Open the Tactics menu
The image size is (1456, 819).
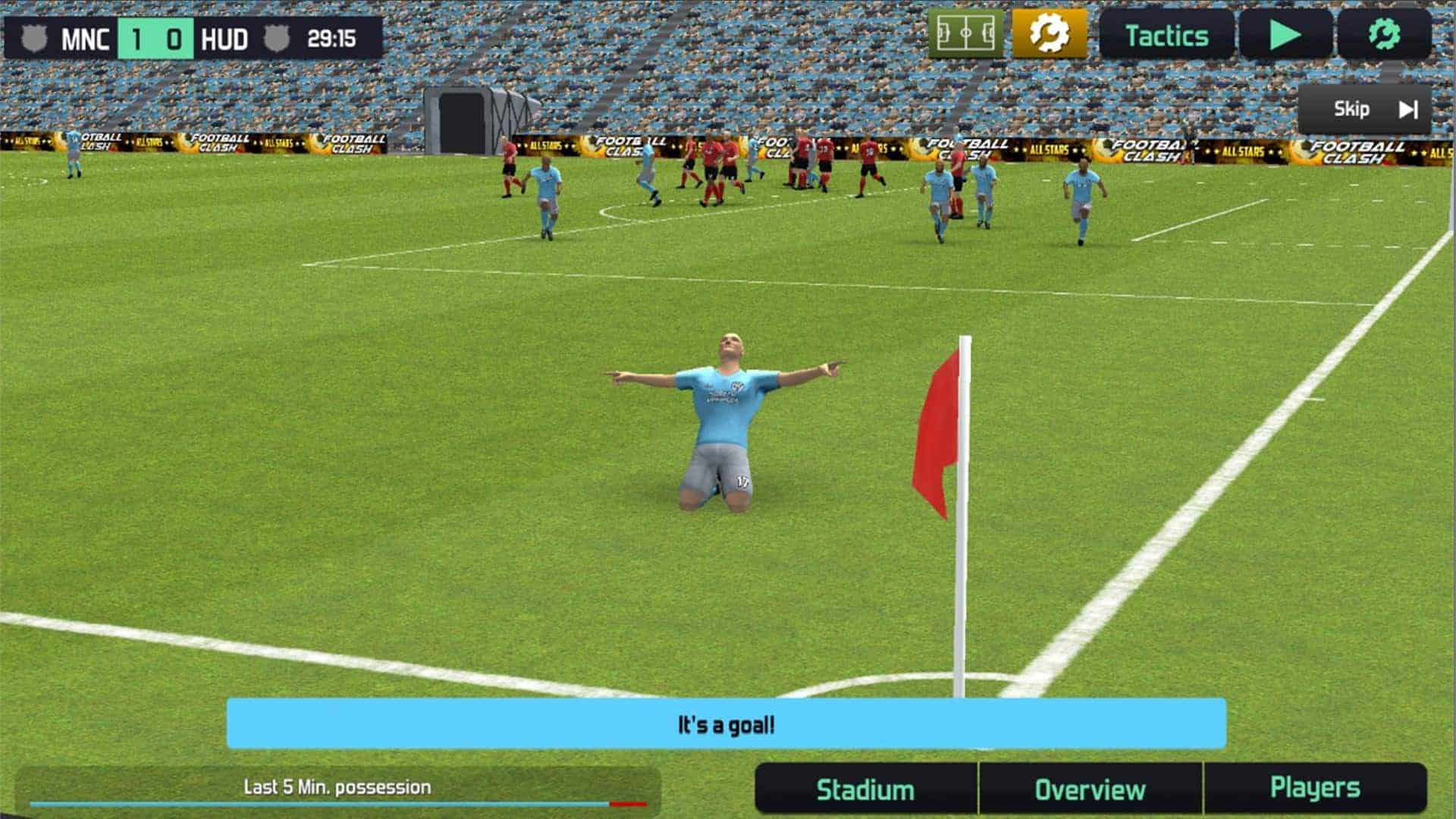coord(1166,36)
